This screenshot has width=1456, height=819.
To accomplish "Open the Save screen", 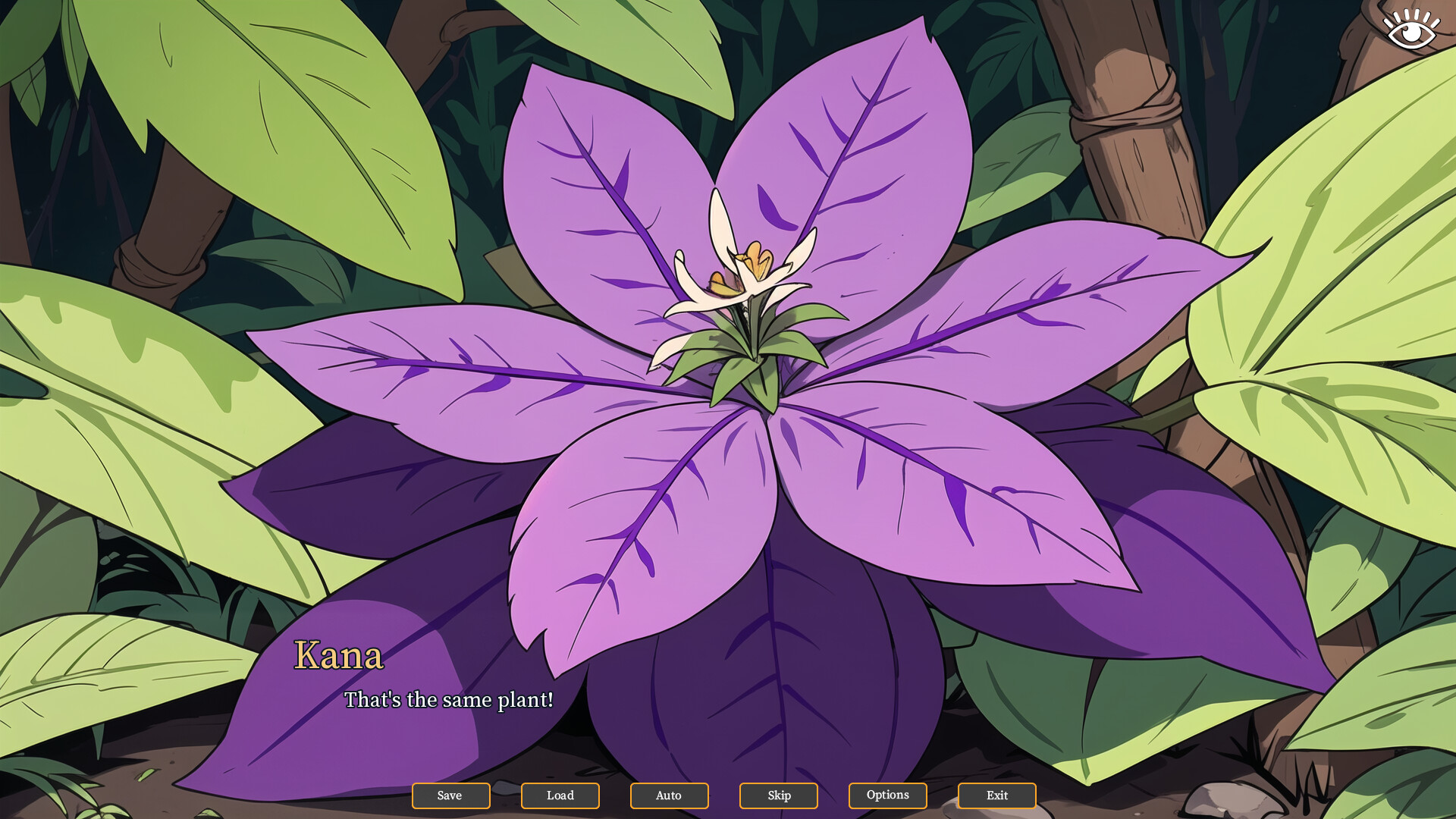I will click(x=450, y=795).
